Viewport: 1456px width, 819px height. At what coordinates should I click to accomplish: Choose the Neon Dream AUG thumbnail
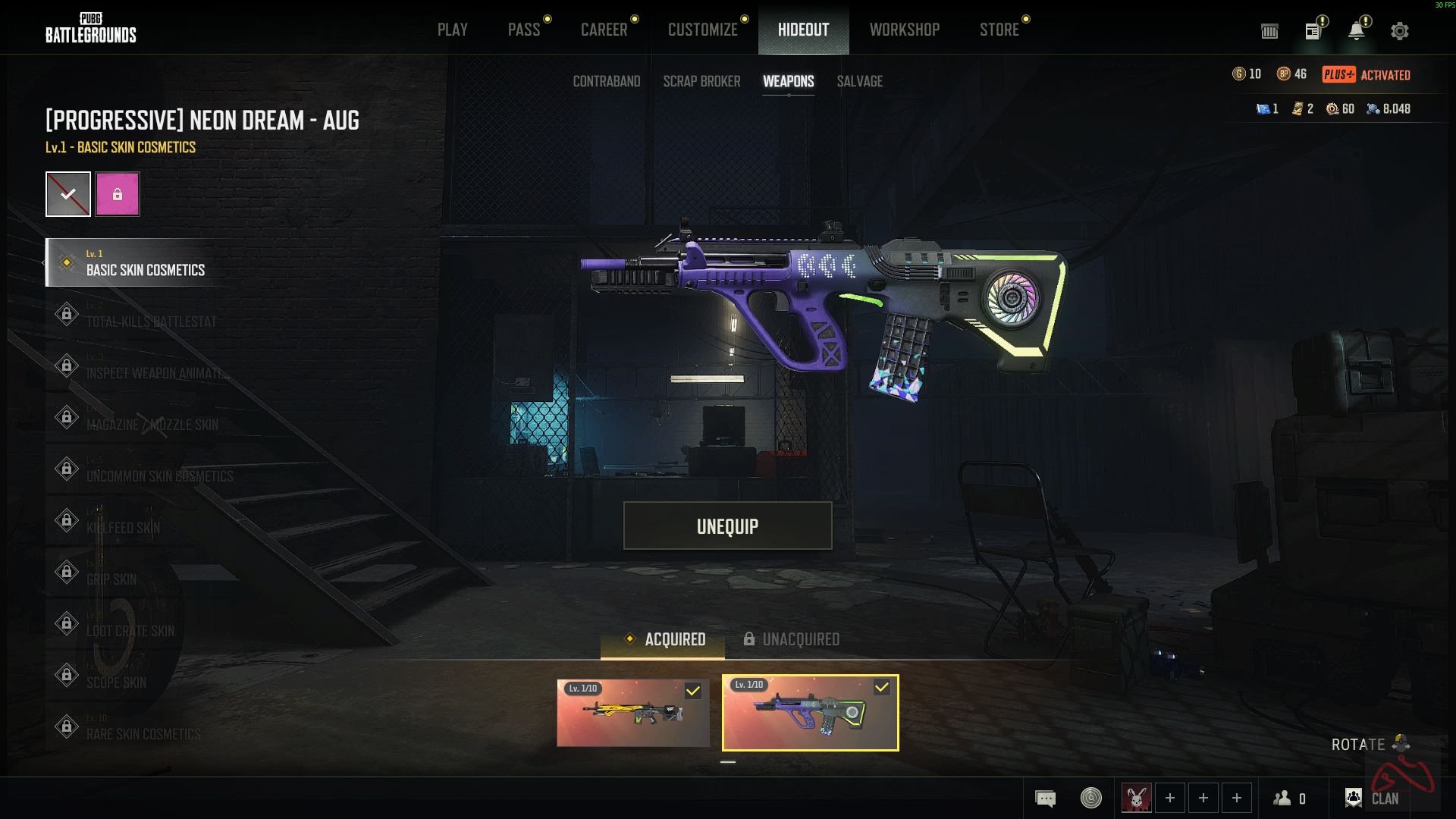[810, 713]
